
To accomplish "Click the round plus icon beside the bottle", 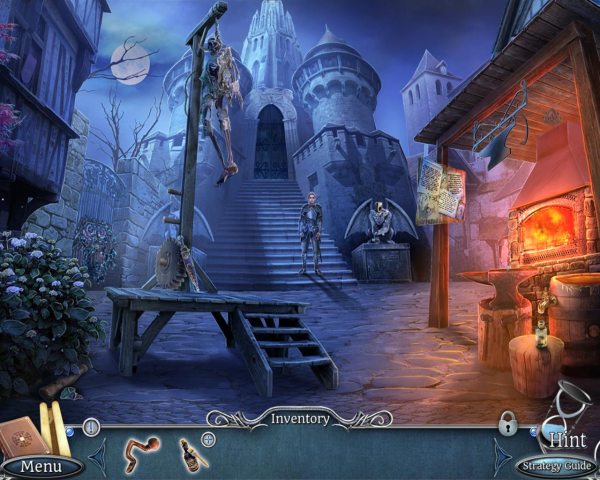I will 209,439.
